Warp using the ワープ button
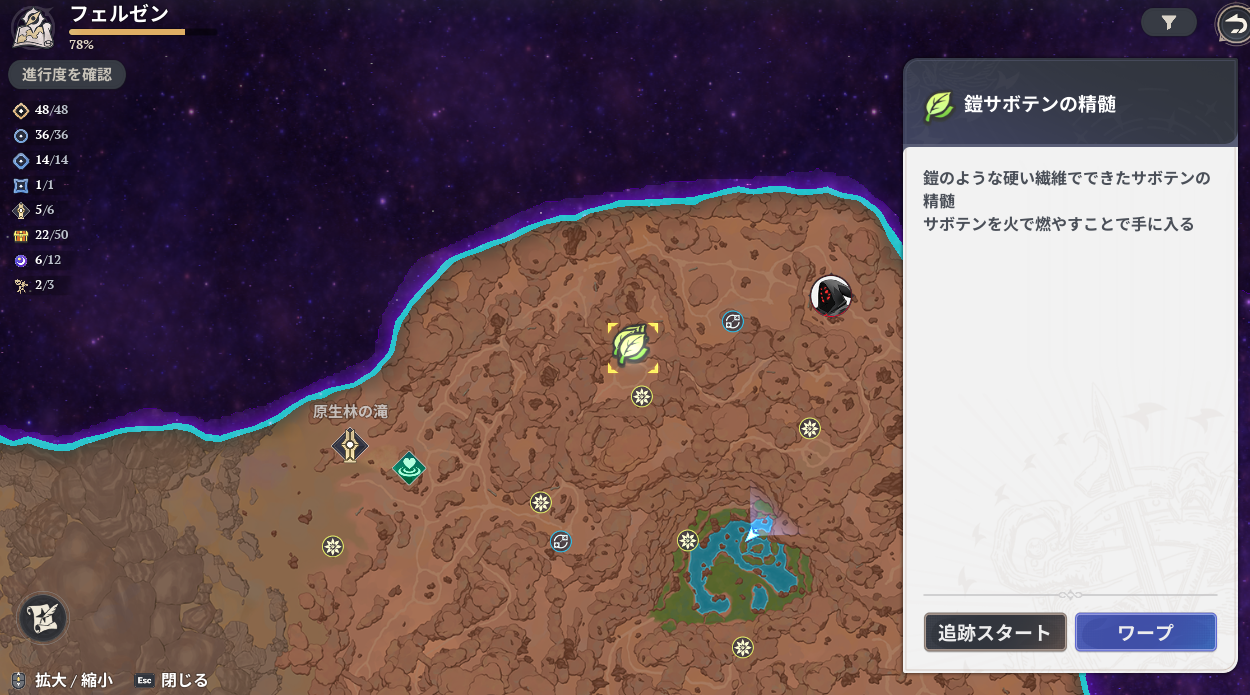The width and height of the screenshot is (1250, 695). coord(1145,632)
